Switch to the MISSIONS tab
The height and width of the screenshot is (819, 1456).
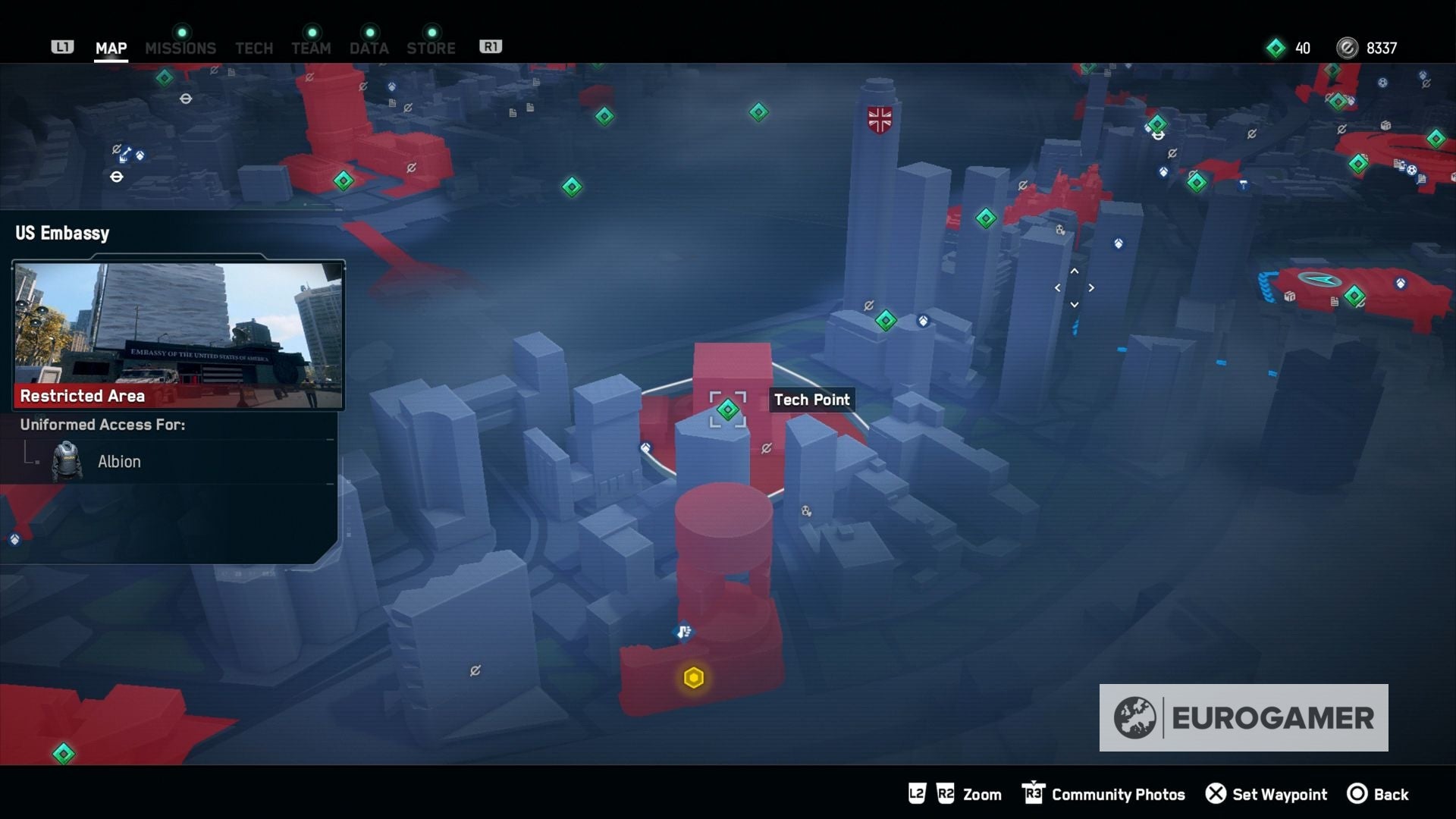(180, 48)
